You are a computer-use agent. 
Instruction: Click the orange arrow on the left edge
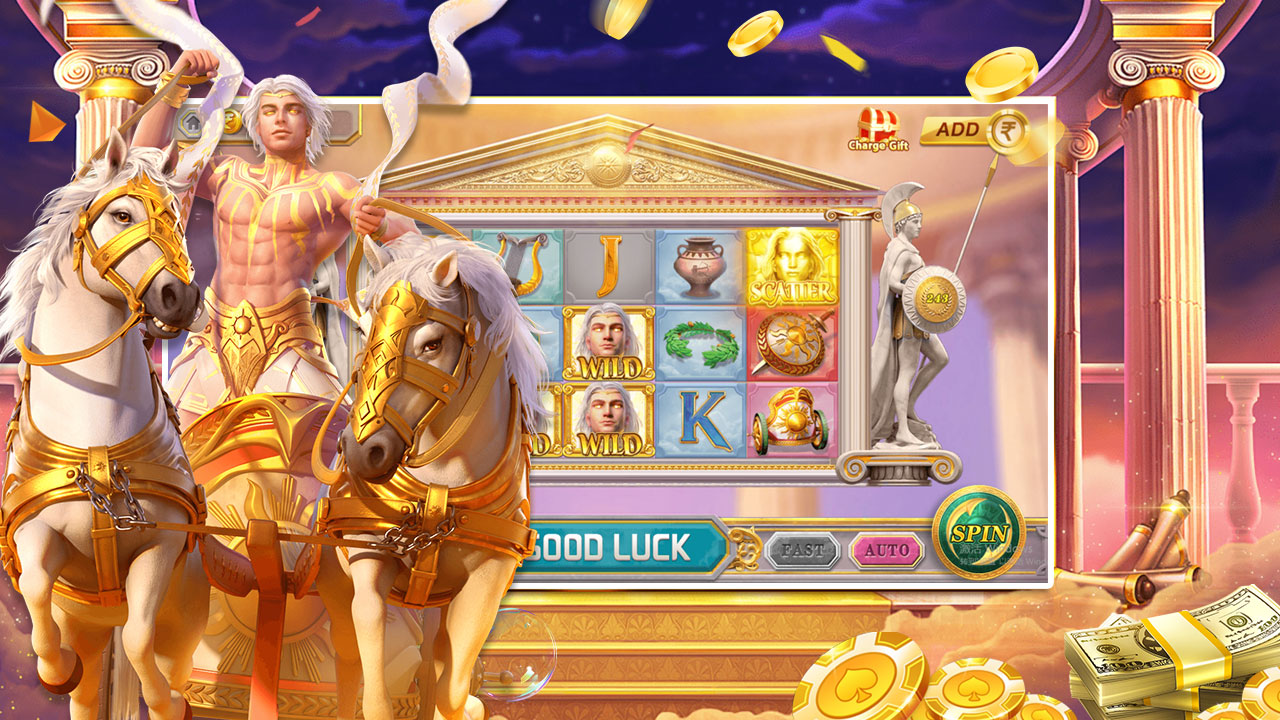pos(45,122)
